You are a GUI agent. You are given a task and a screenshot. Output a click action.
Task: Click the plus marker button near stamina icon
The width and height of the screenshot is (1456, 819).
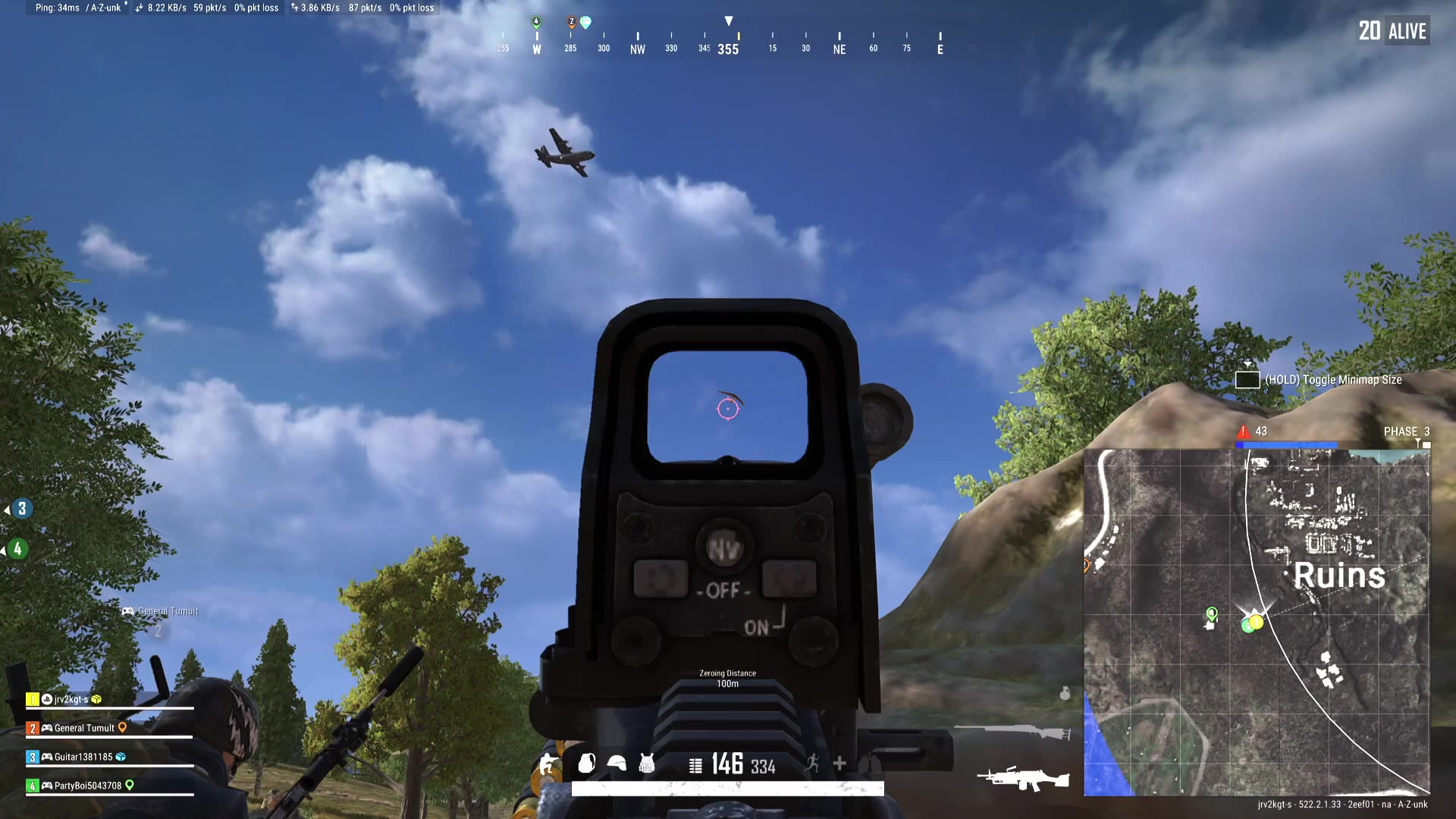coord(839,764)
